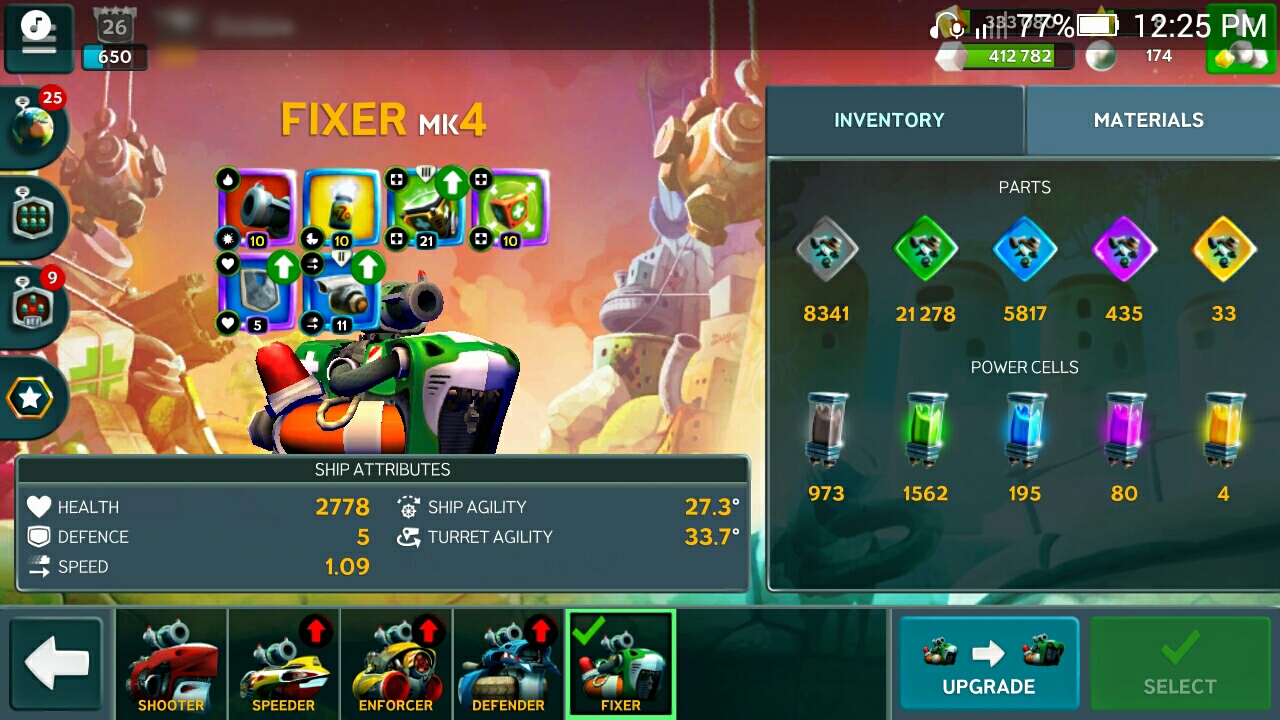Switch to the Materials tab
The height and width of the screenshot is (720, 1280).
coord(1148,120)
